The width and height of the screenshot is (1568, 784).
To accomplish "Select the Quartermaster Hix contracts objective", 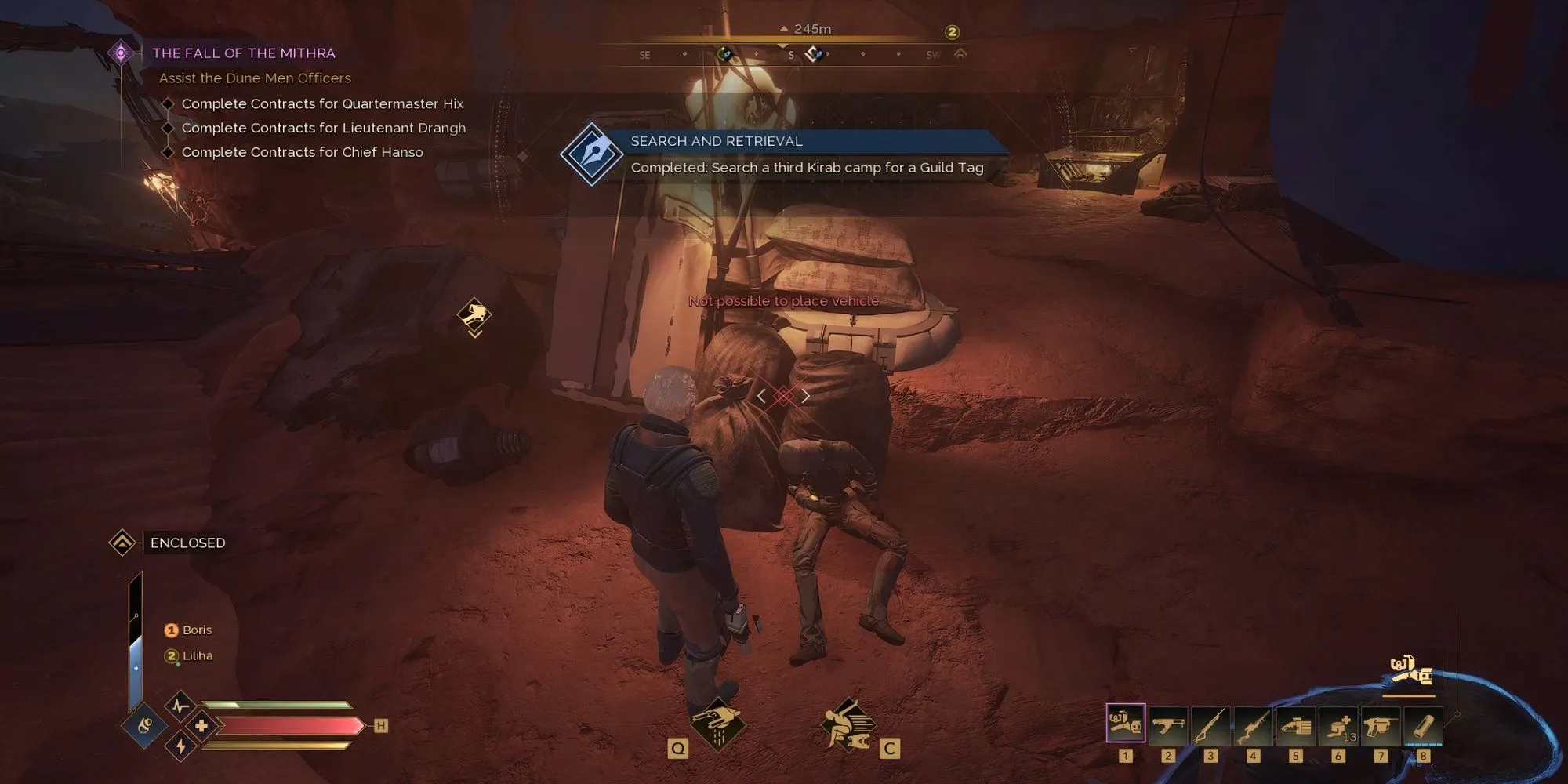I will coord(322,103).
